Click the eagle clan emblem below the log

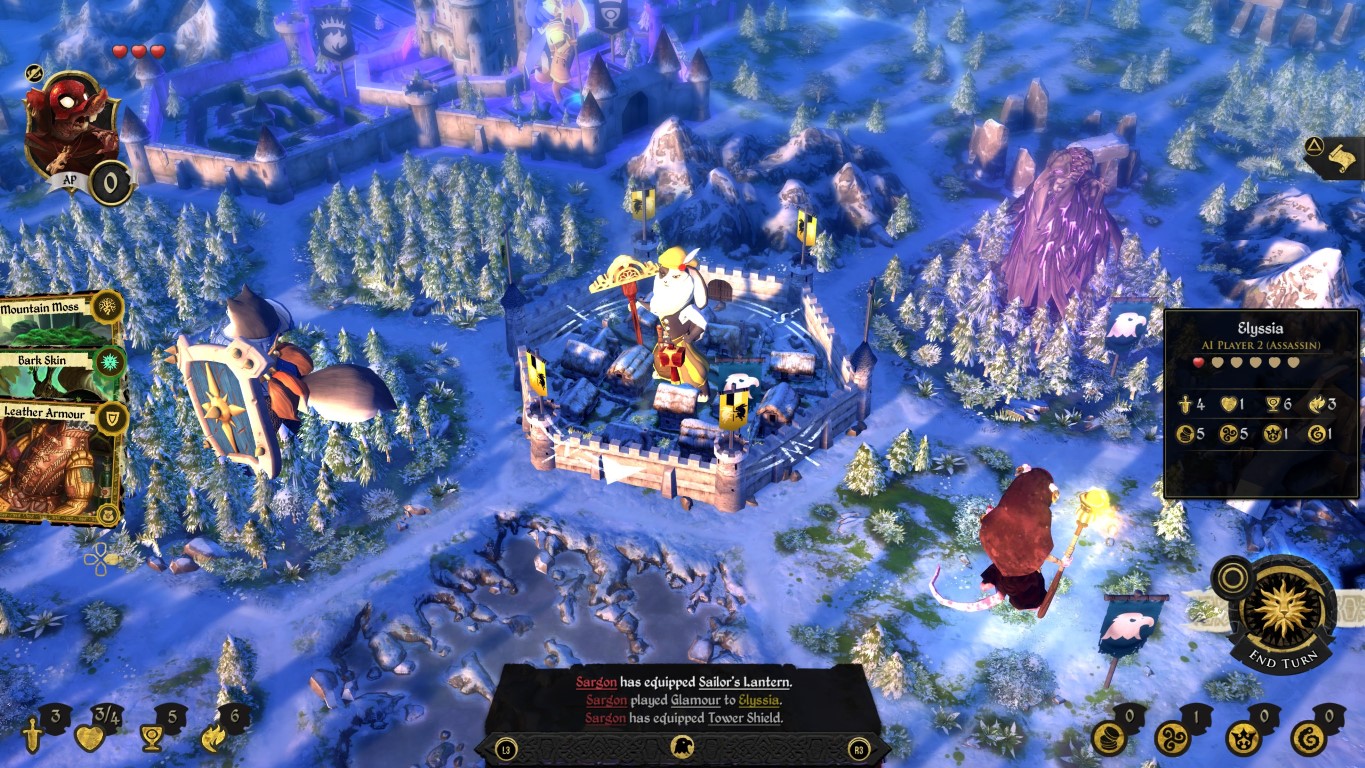click(683, 748)
